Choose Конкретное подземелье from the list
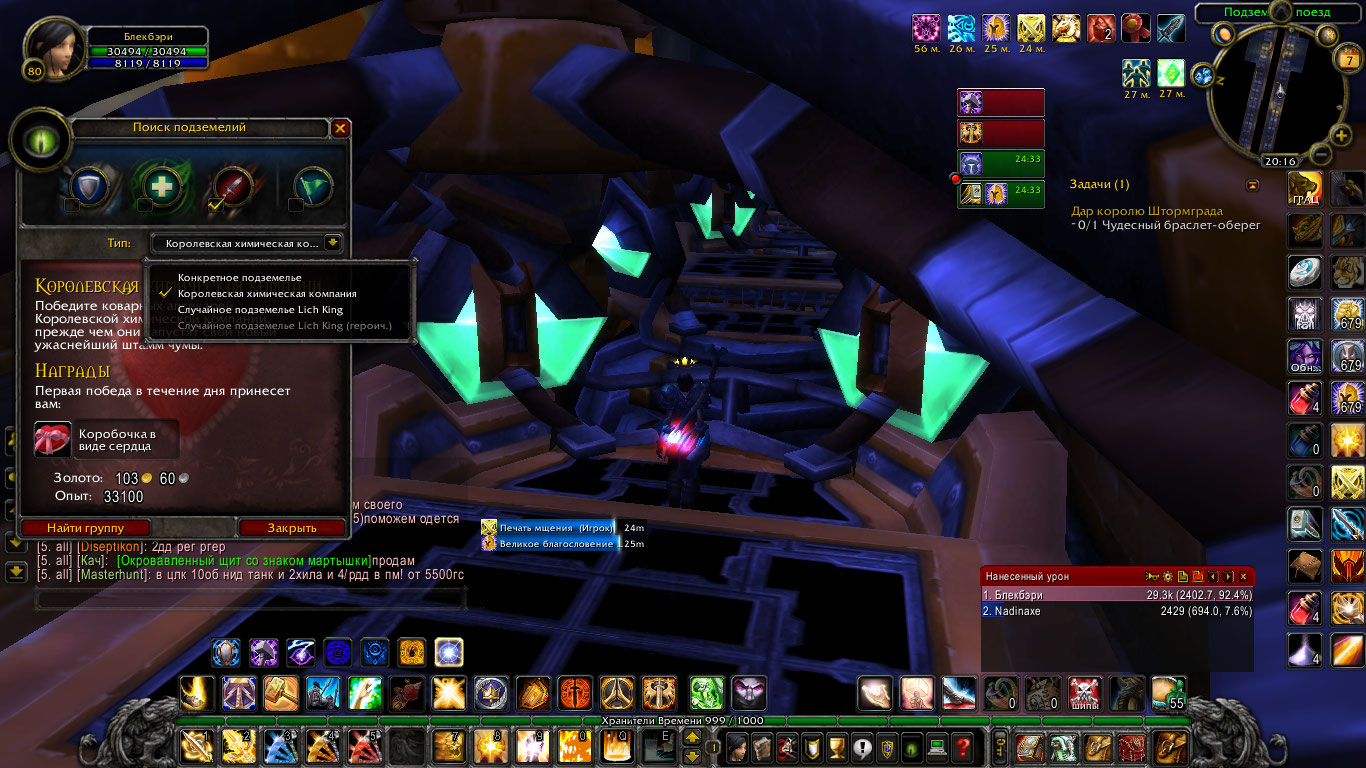Screen dimensions: 1366x768 coord(239,277)
